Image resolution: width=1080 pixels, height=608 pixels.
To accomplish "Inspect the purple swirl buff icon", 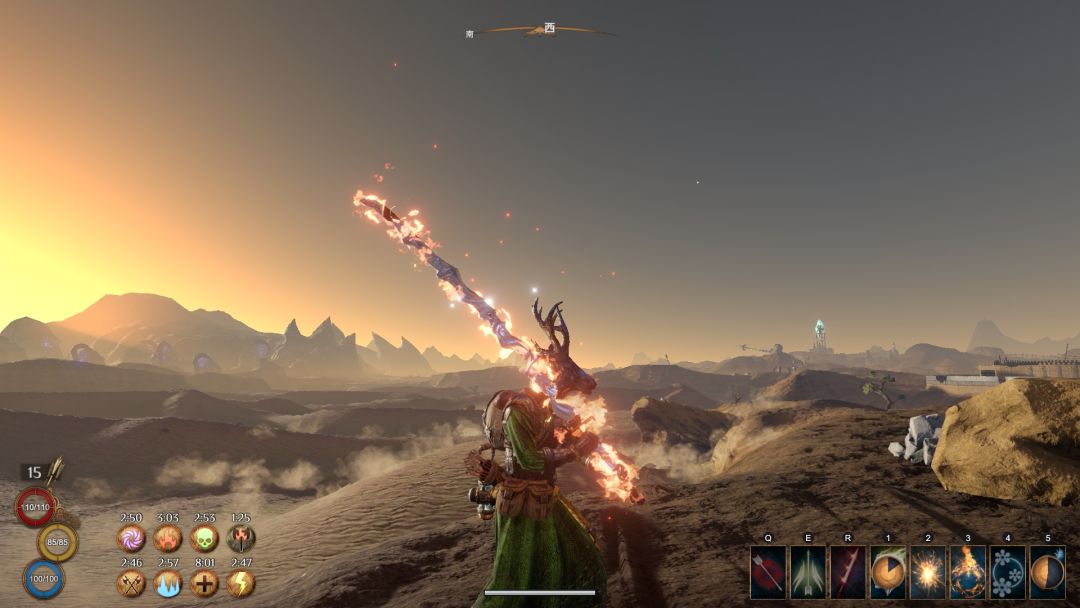I will [131, 539].
